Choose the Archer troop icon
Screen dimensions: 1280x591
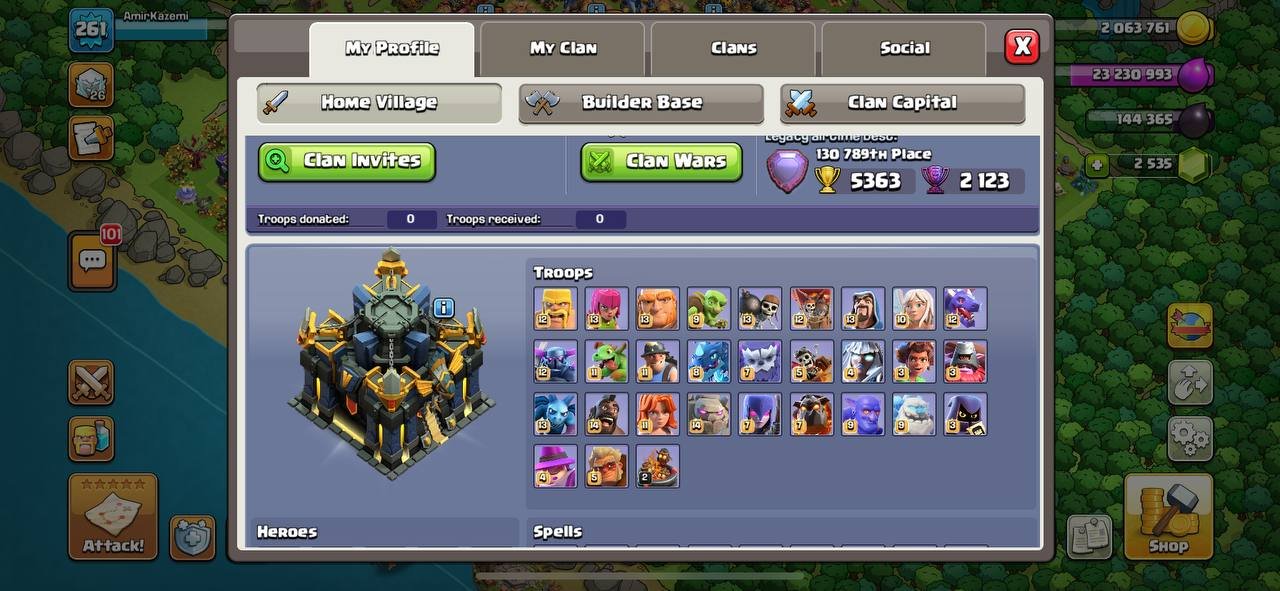tap(607, 308)
